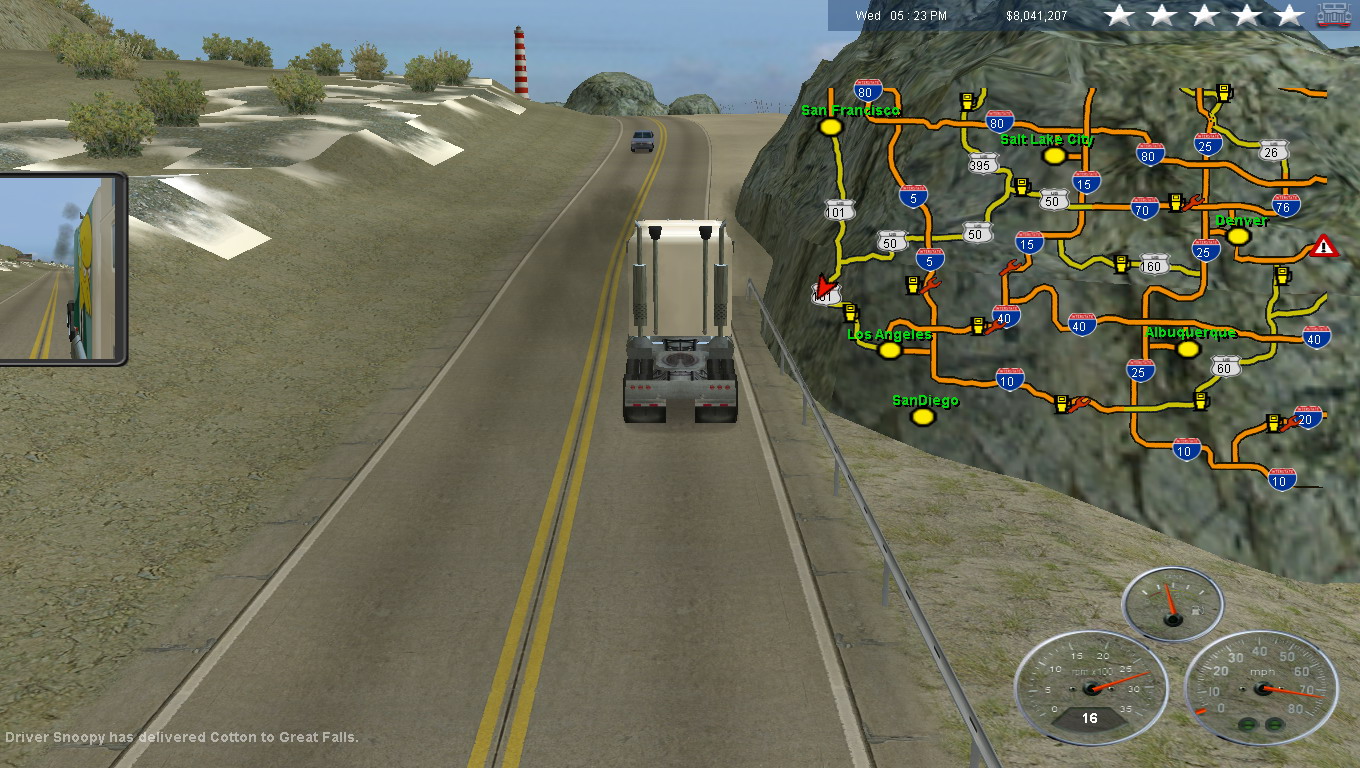The height and width of the screenshot is (768, 1360).
Task: Click the Denver city dot on map
Action: click(1238, 236)
